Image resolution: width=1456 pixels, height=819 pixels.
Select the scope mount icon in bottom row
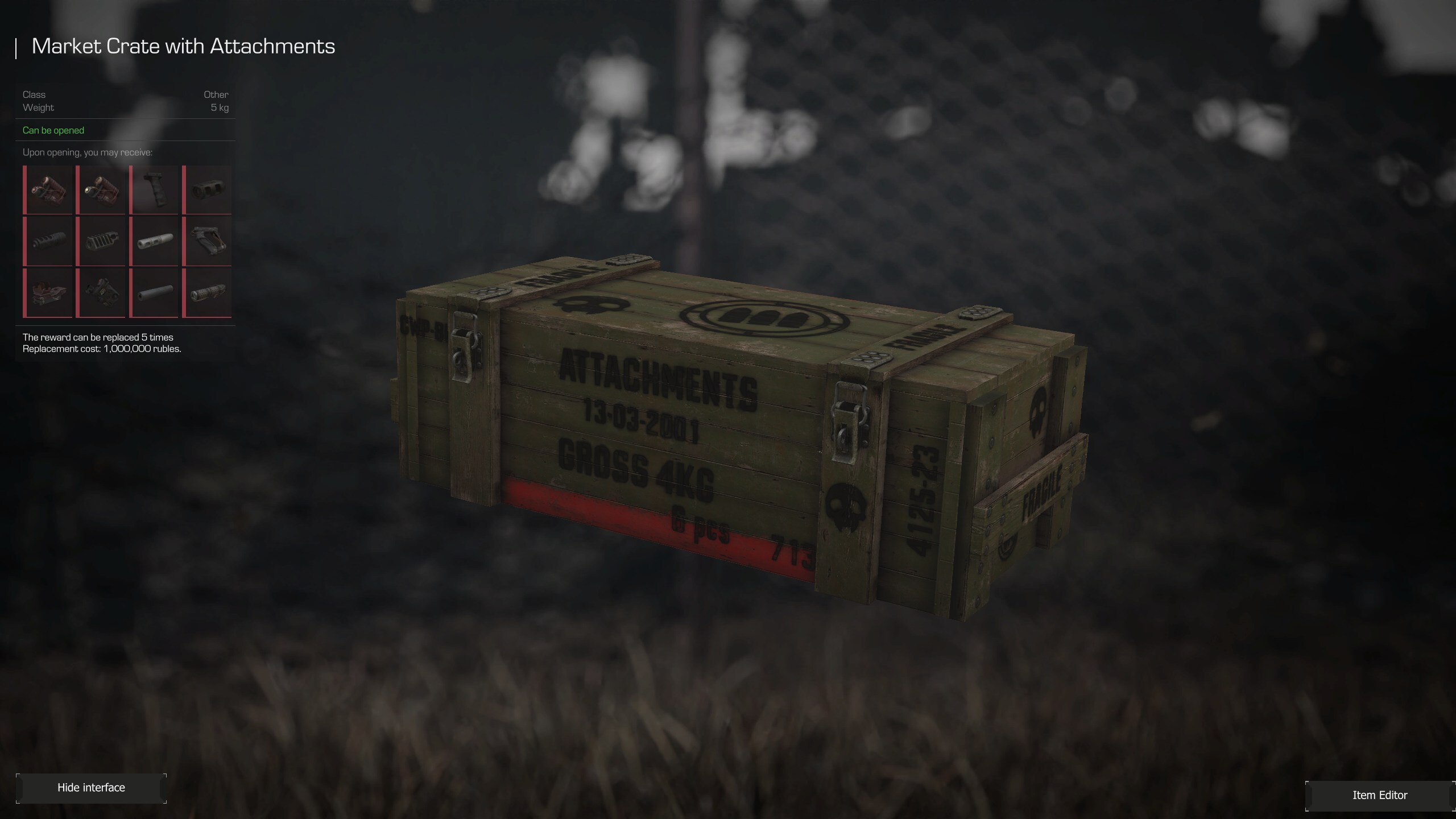[x=48, y=293]
